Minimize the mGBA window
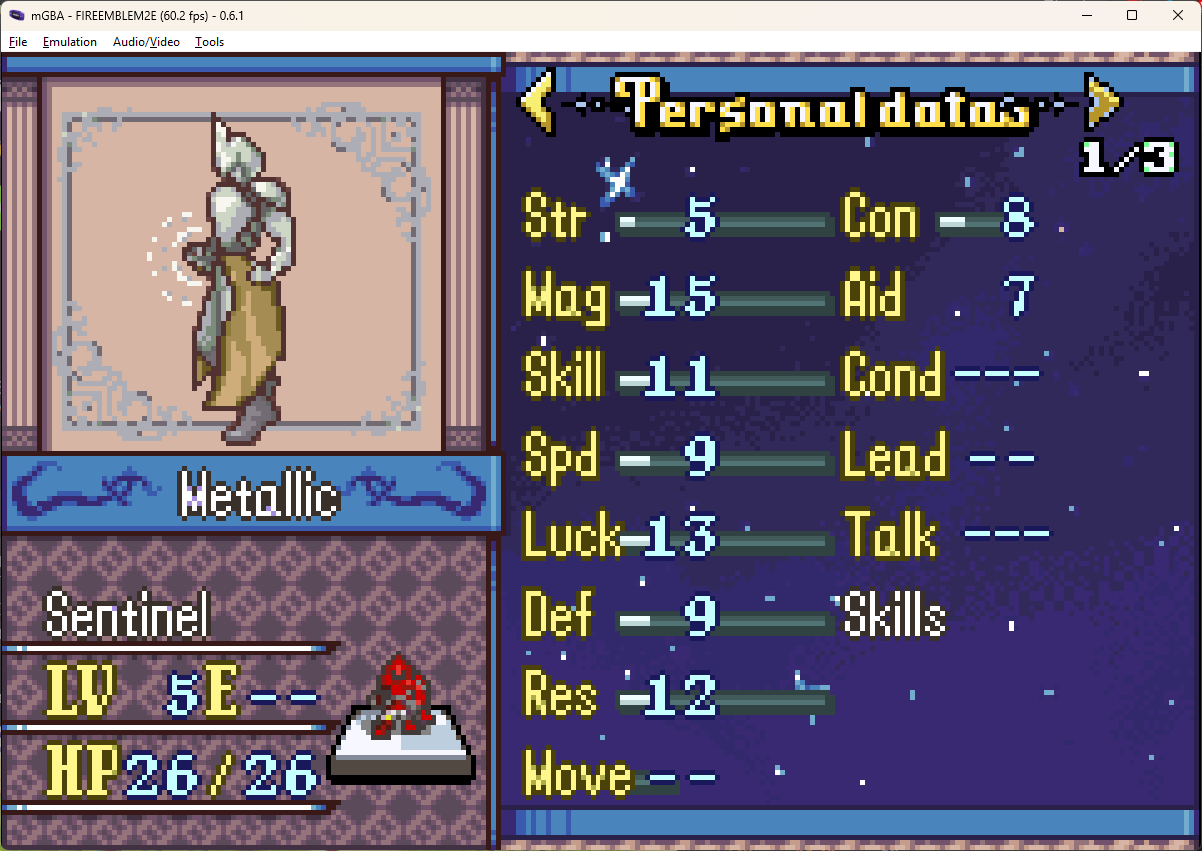Screen dimensions: 1202x851 1085,15
